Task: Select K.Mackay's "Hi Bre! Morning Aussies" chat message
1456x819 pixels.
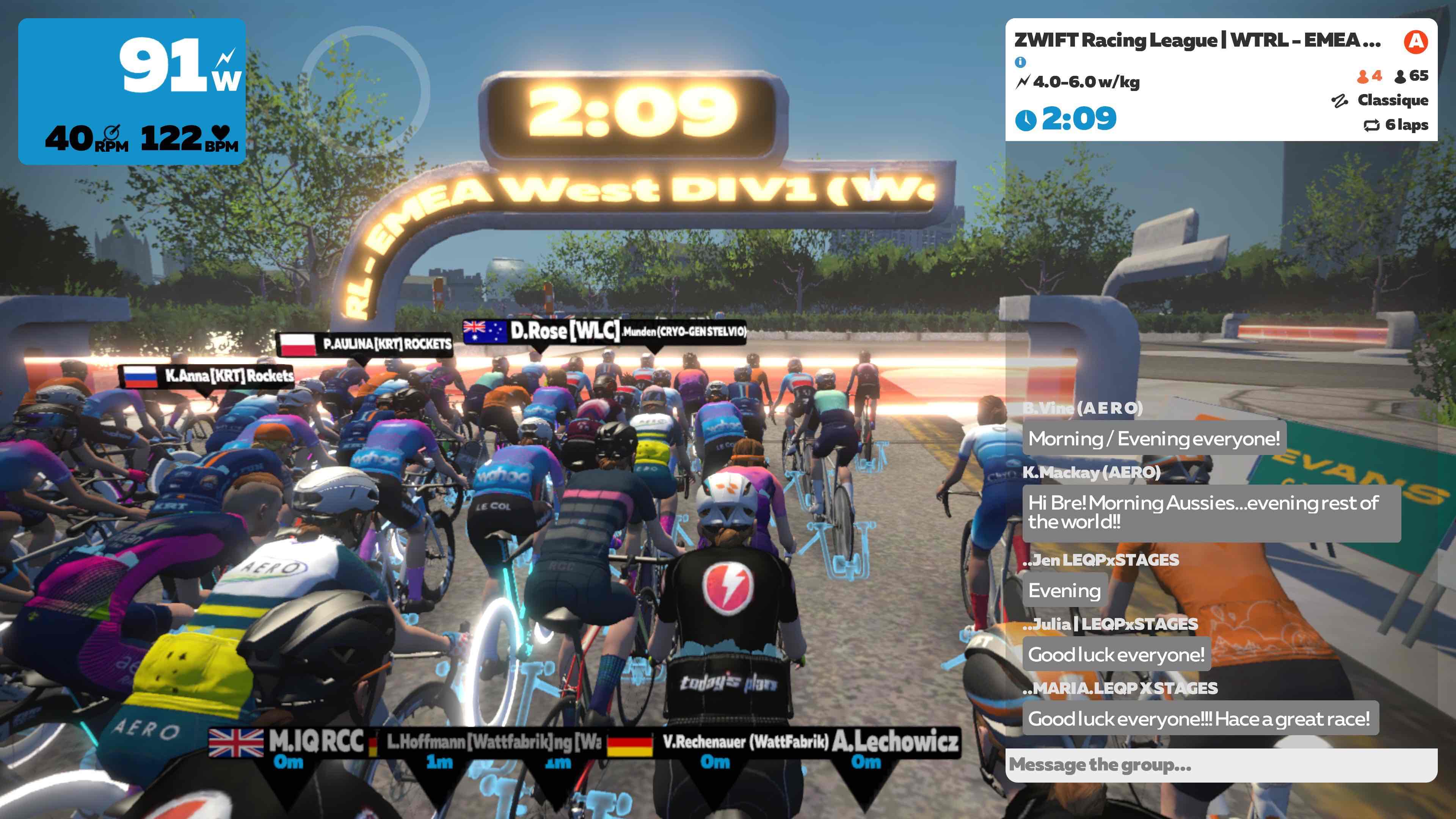Action: pyautogui.click(x=1211, y=512)
